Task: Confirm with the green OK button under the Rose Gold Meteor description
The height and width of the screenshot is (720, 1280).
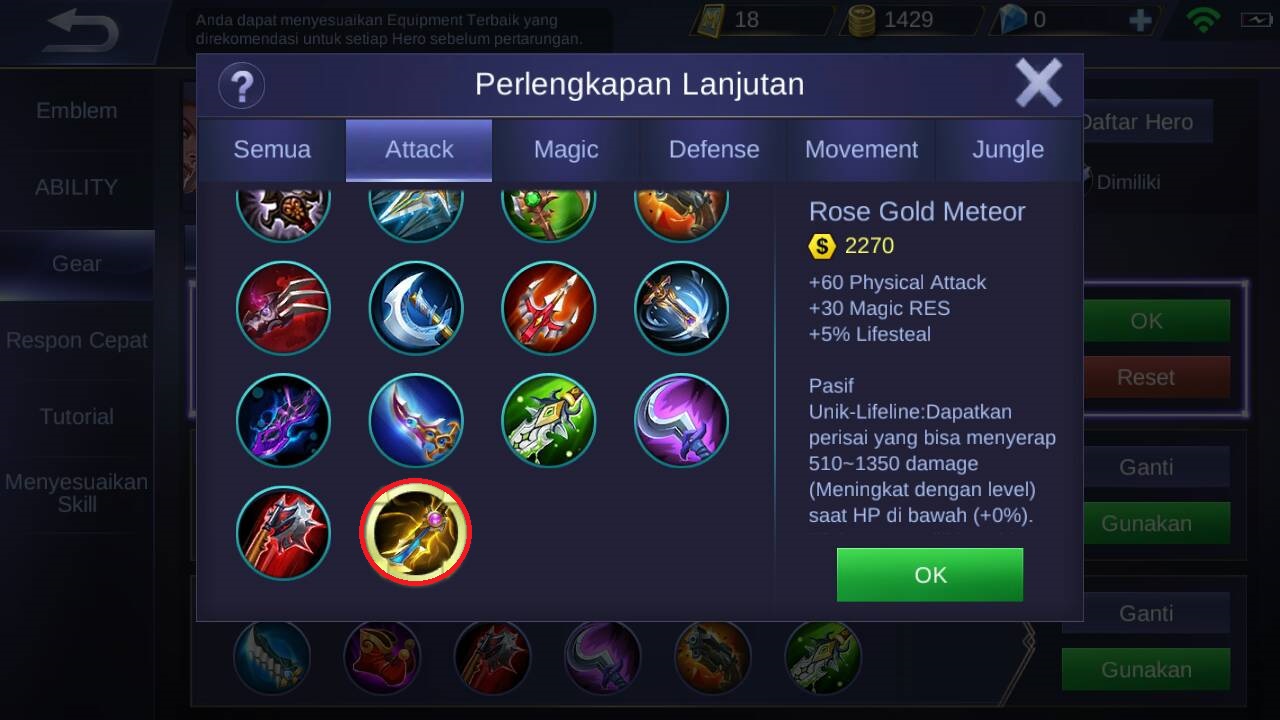Action: (x=930, y=575)
